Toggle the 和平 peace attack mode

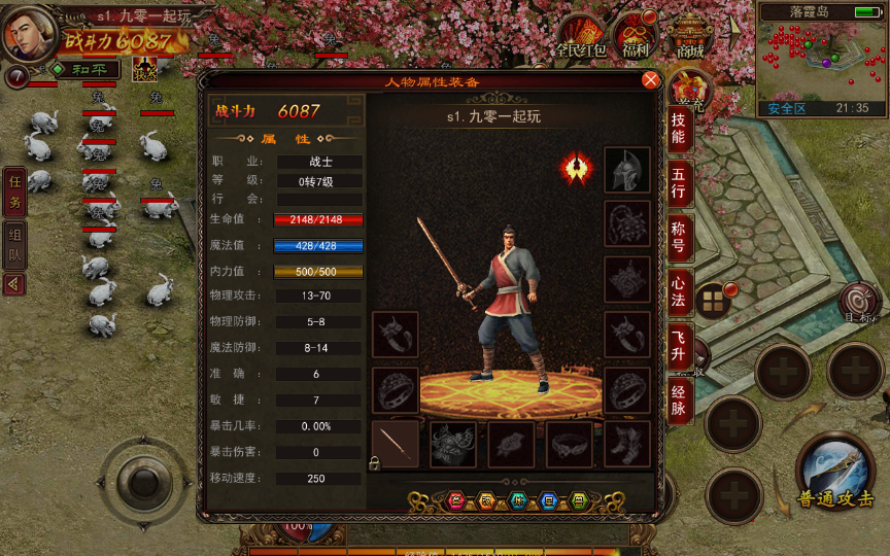click(x=86, y=69)
